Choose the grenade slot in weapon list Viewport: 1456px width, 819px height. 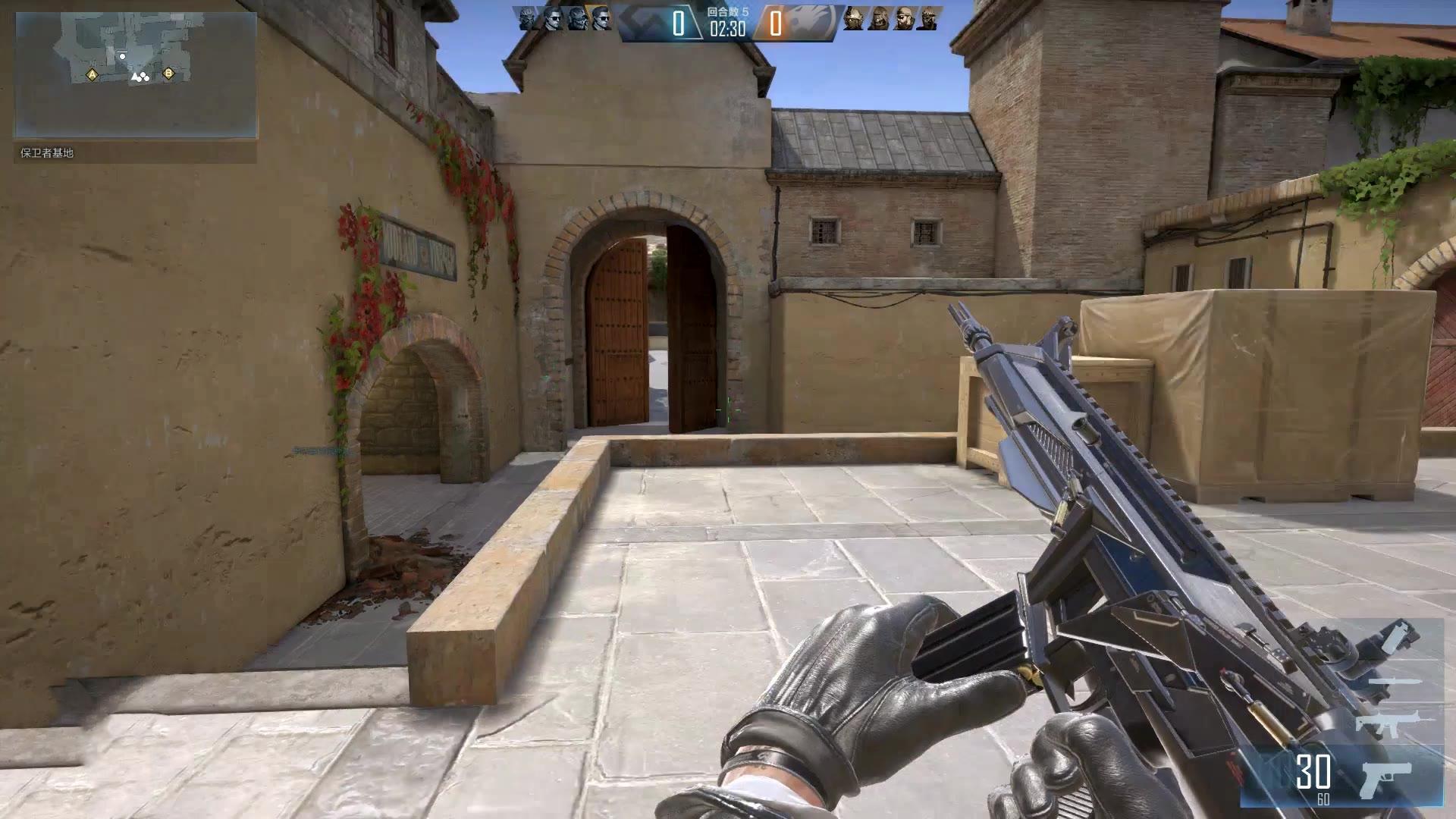pos(1398,635)
